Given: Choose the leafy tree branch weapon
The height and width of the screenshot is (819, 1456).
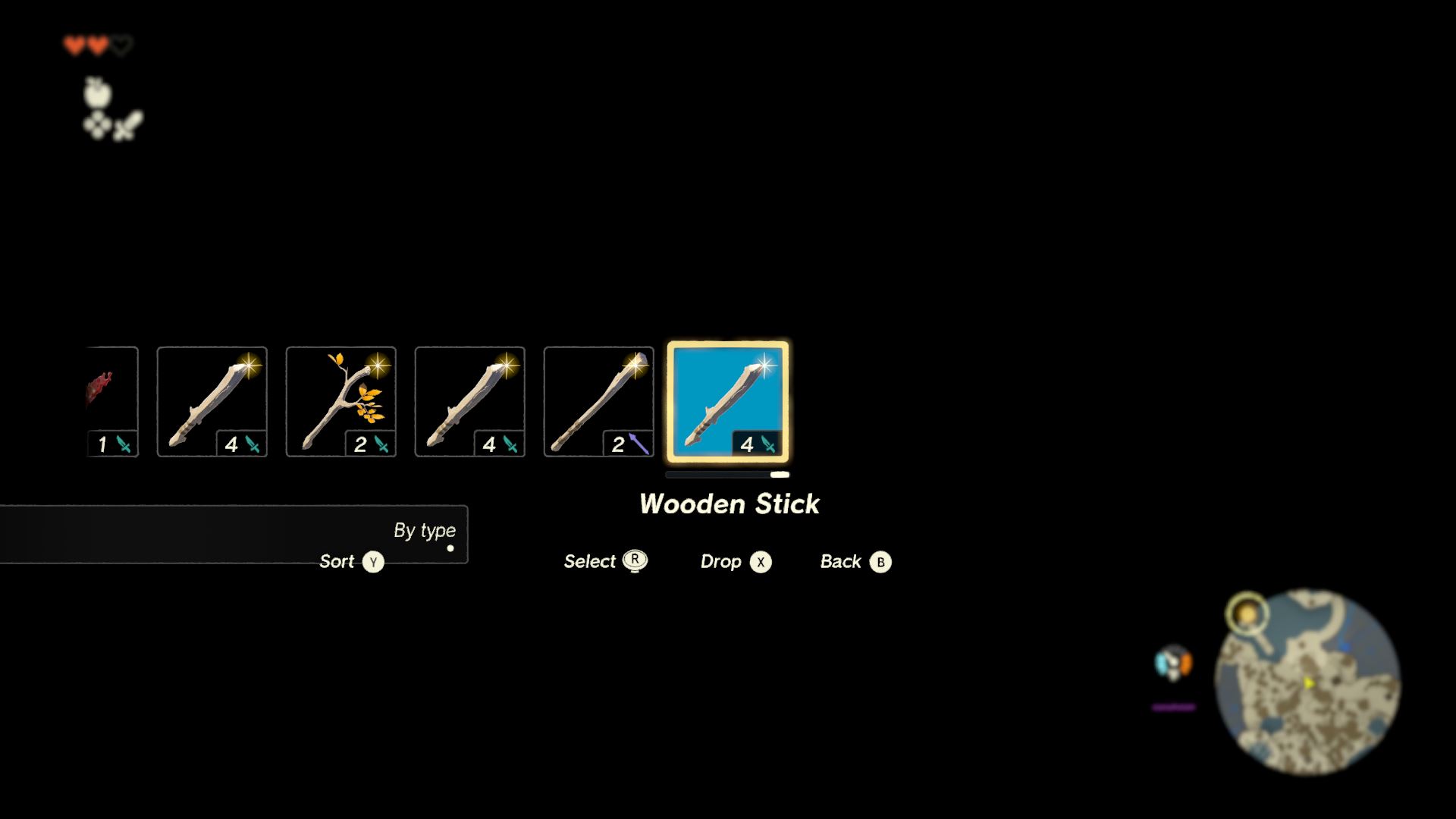Looking at the screenshot, I should [341, 402].
